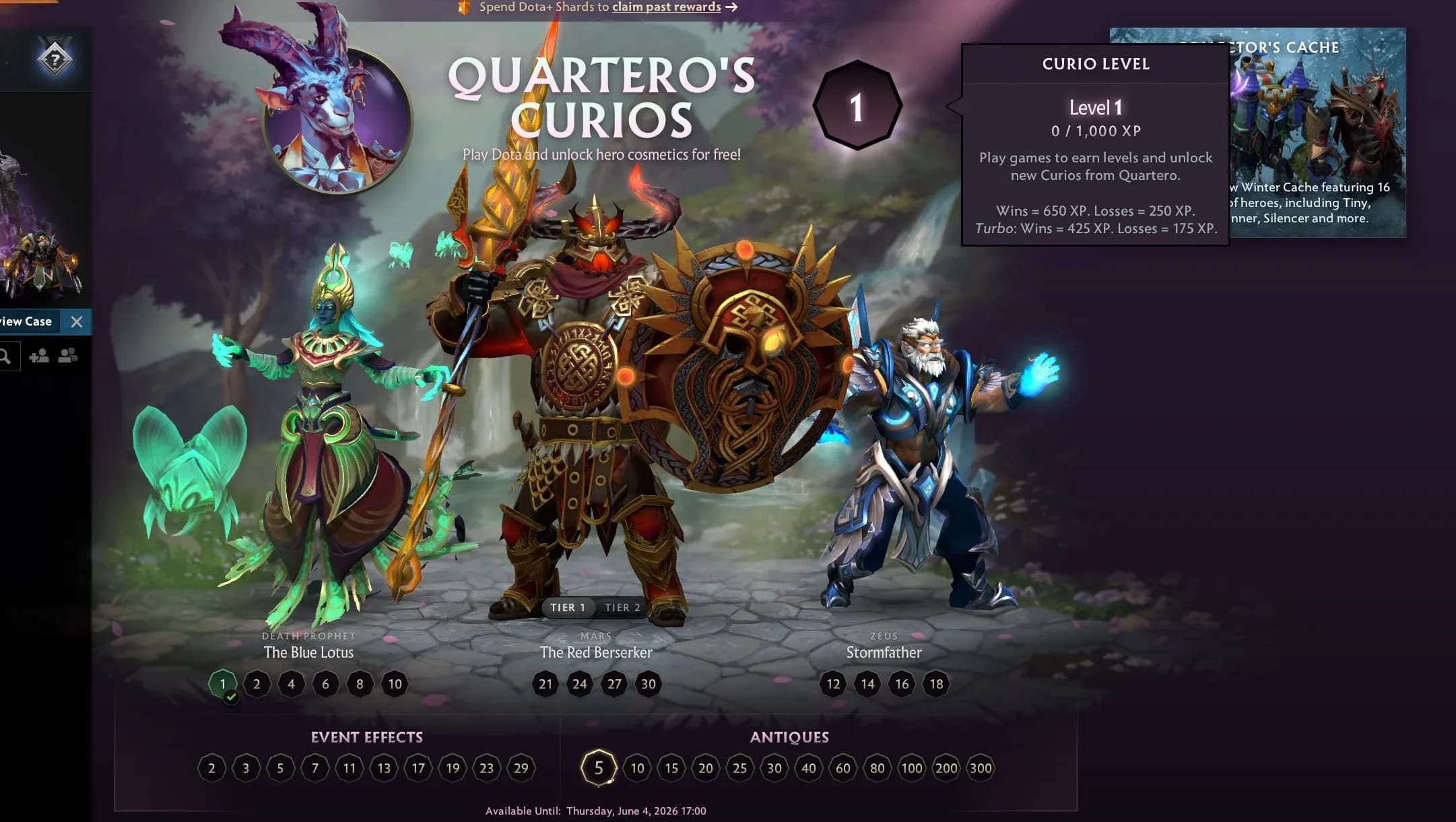Select Event Effects level 29 node

520,767
